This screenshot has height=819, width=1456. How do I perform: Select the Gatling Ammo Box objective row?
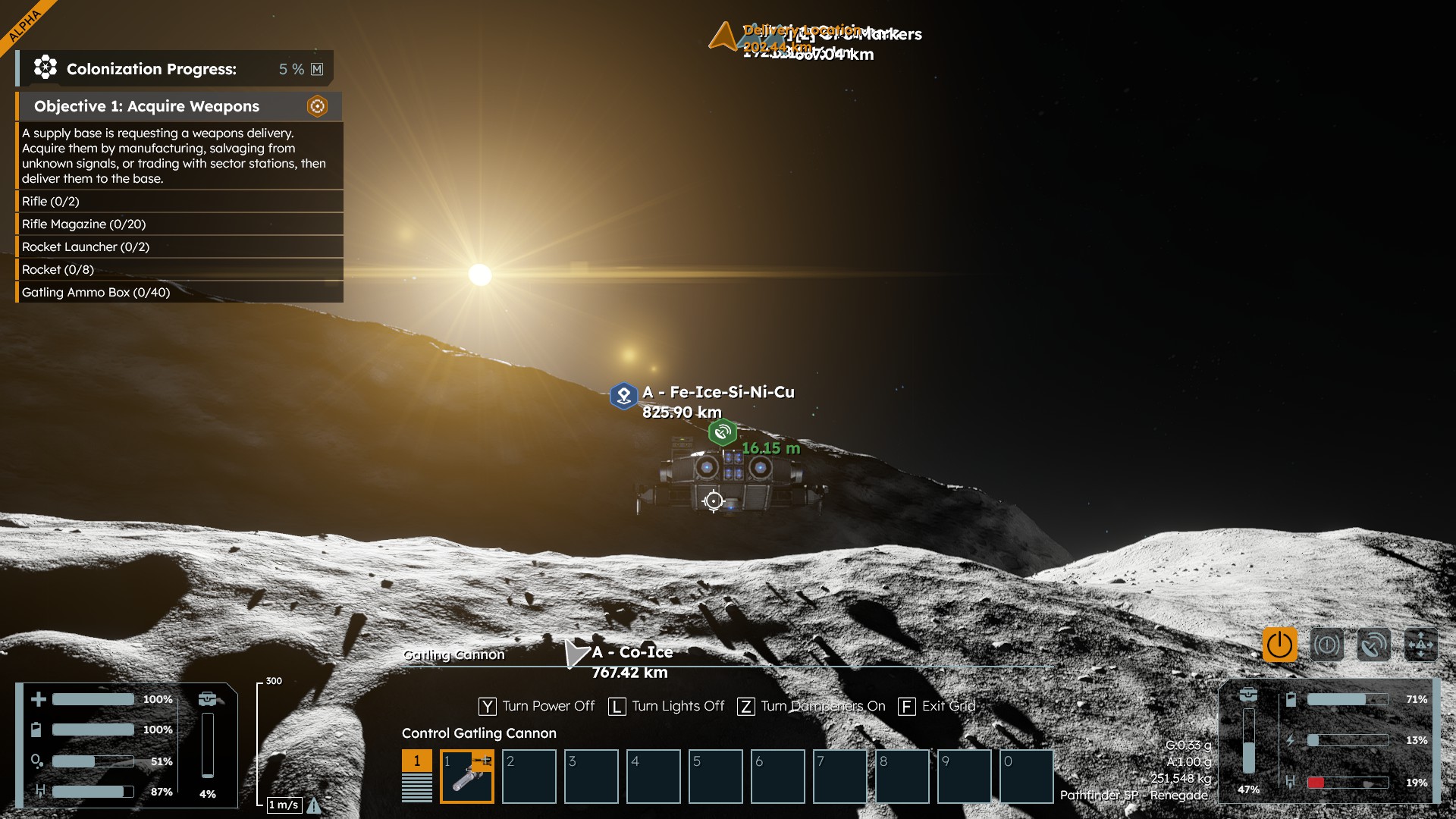click(x=96, y=292)
